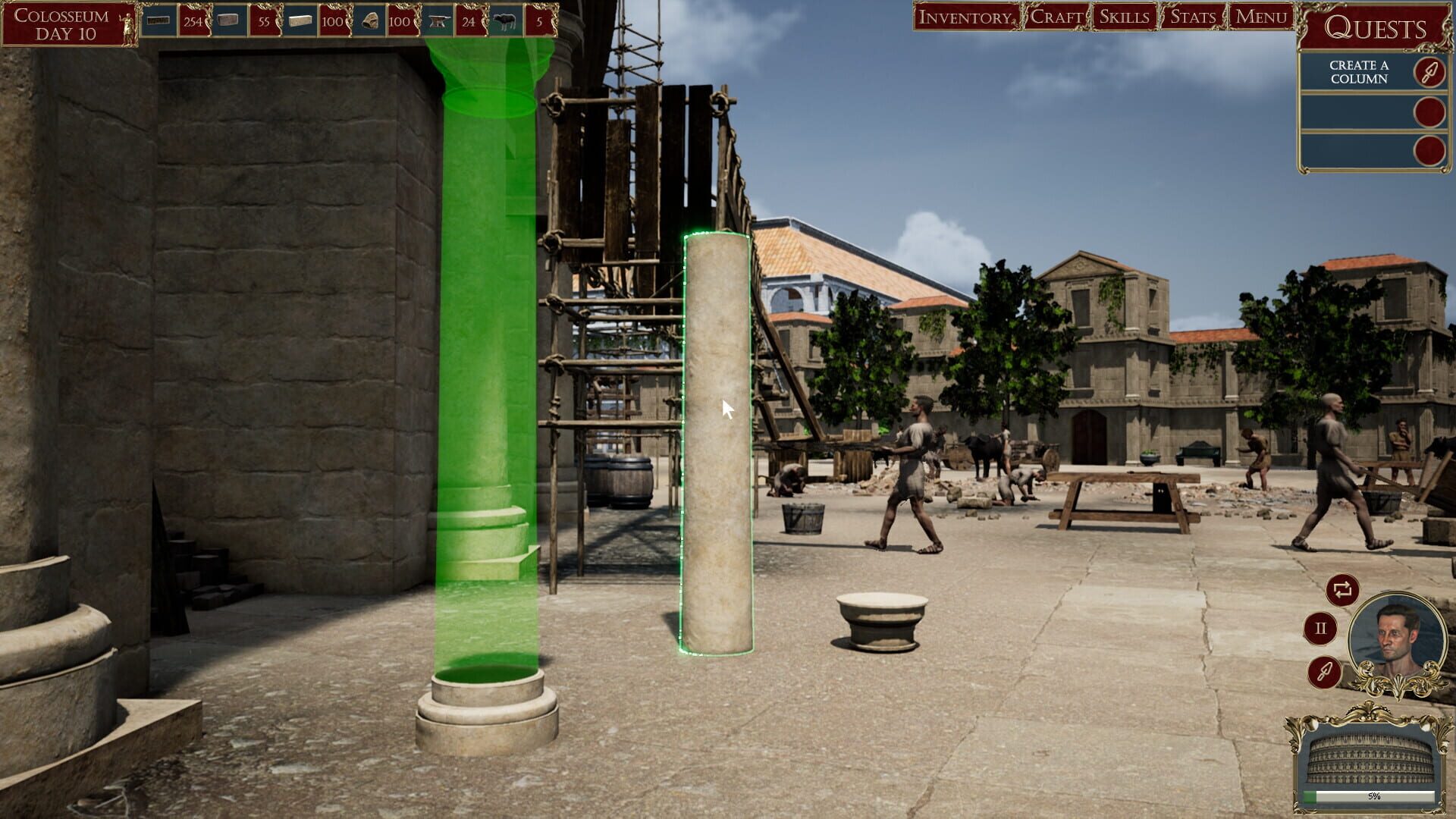Open the Craft menu
The width and height of the screenshot is (1456, 819).
pyautogui.click(x=1057, y=15)
